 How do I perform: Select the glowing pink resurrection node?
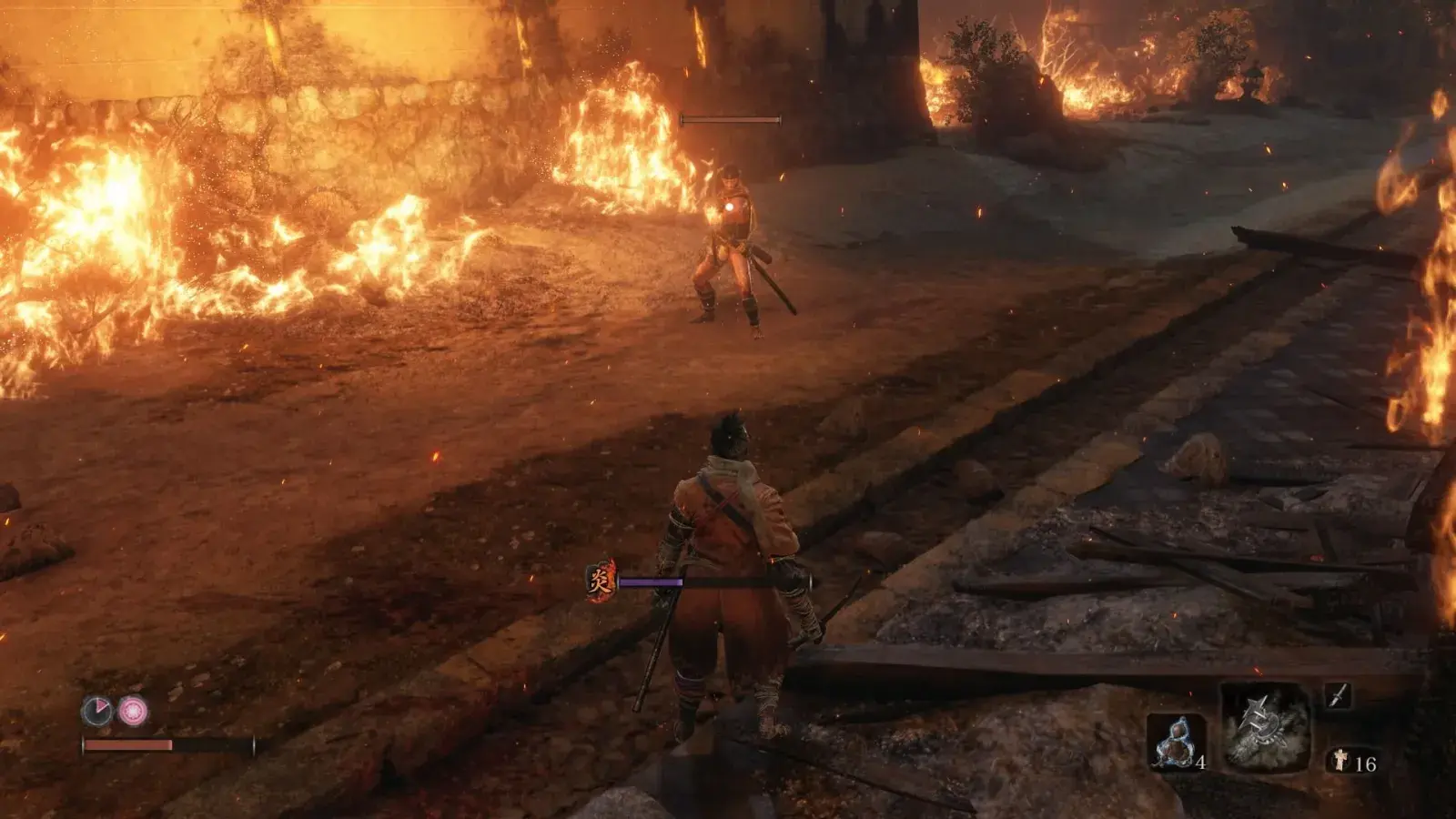(133, 711)
